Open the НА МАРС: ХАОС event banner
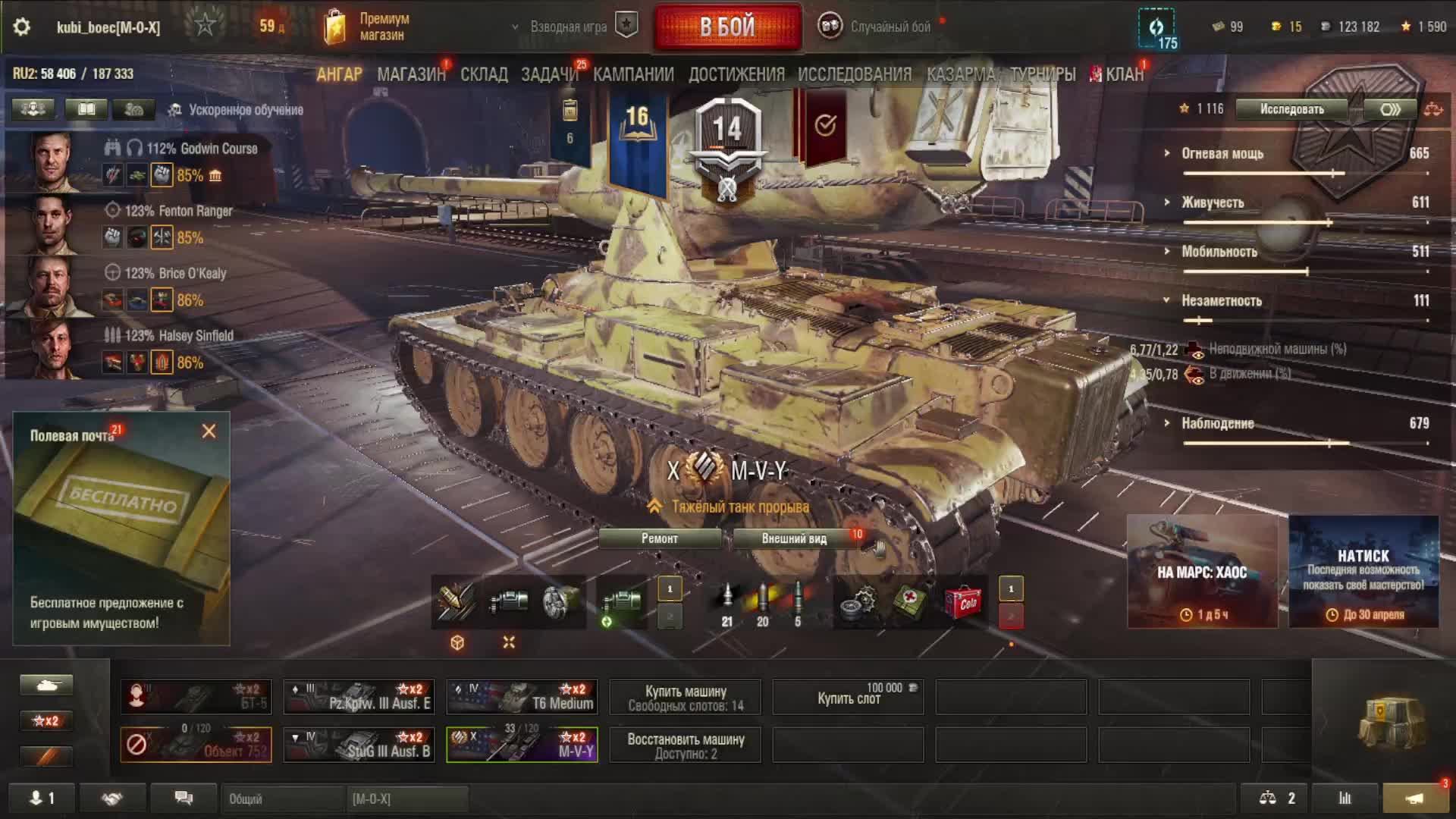The width and height of the screenshot is (1456, 819). tap(1202, 572)
